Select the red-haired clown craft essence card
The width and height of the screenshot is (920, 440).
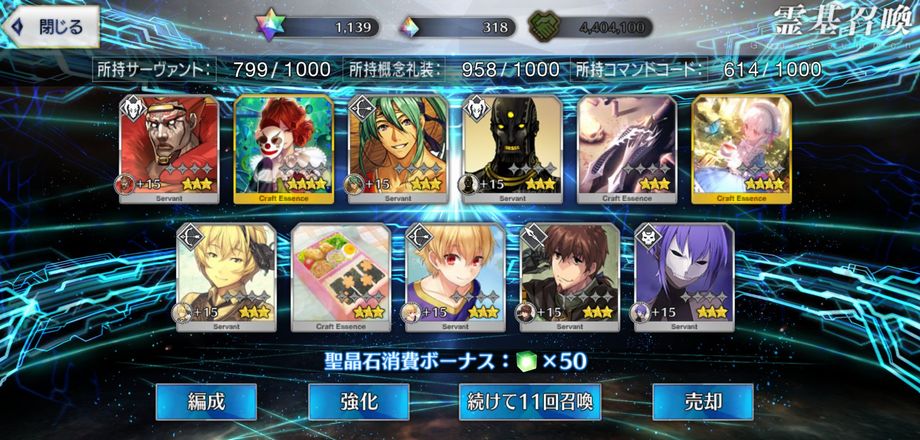(x=283, y=148)
